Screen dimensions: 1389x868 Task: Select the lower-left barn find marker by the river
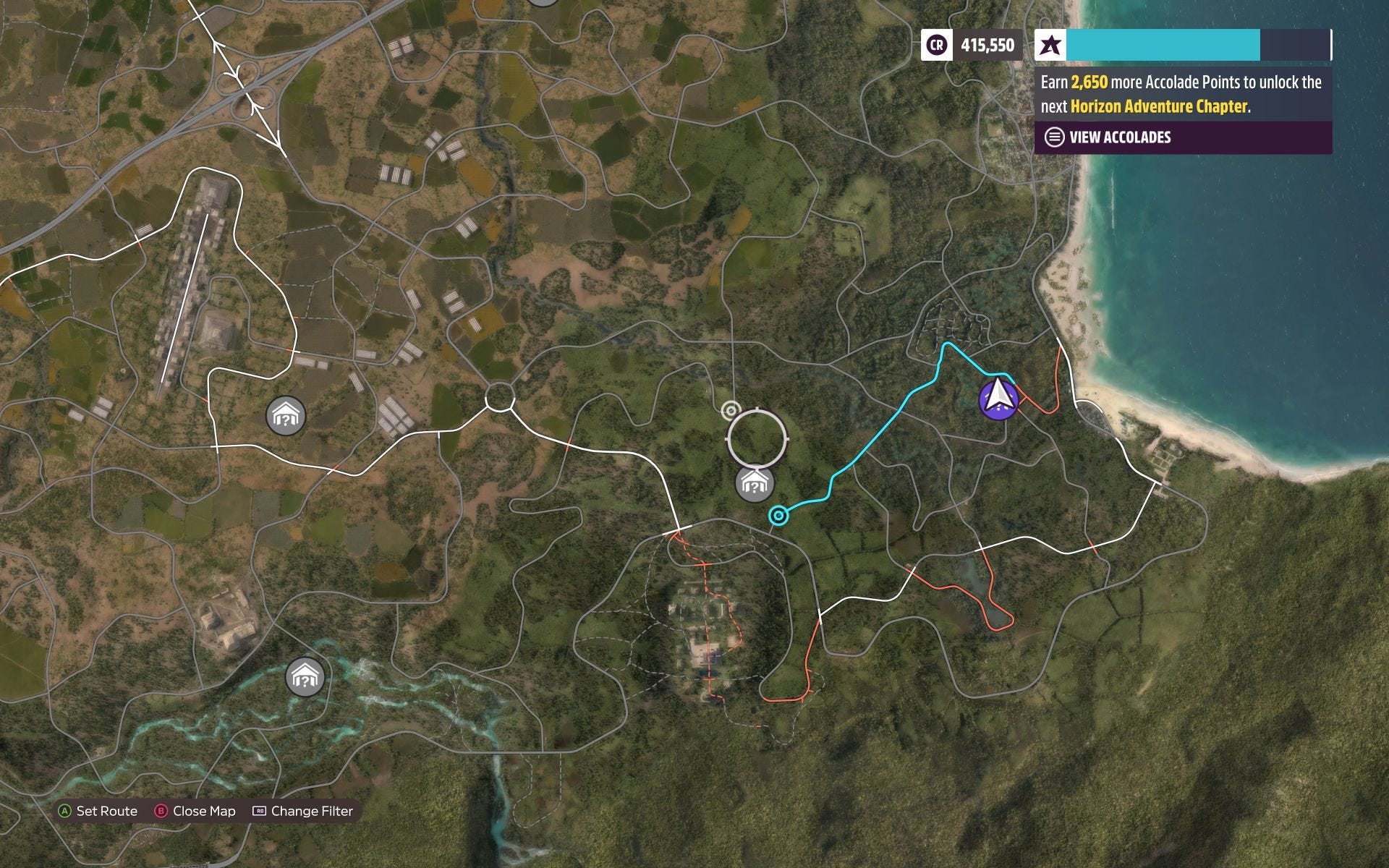[305, 677]
